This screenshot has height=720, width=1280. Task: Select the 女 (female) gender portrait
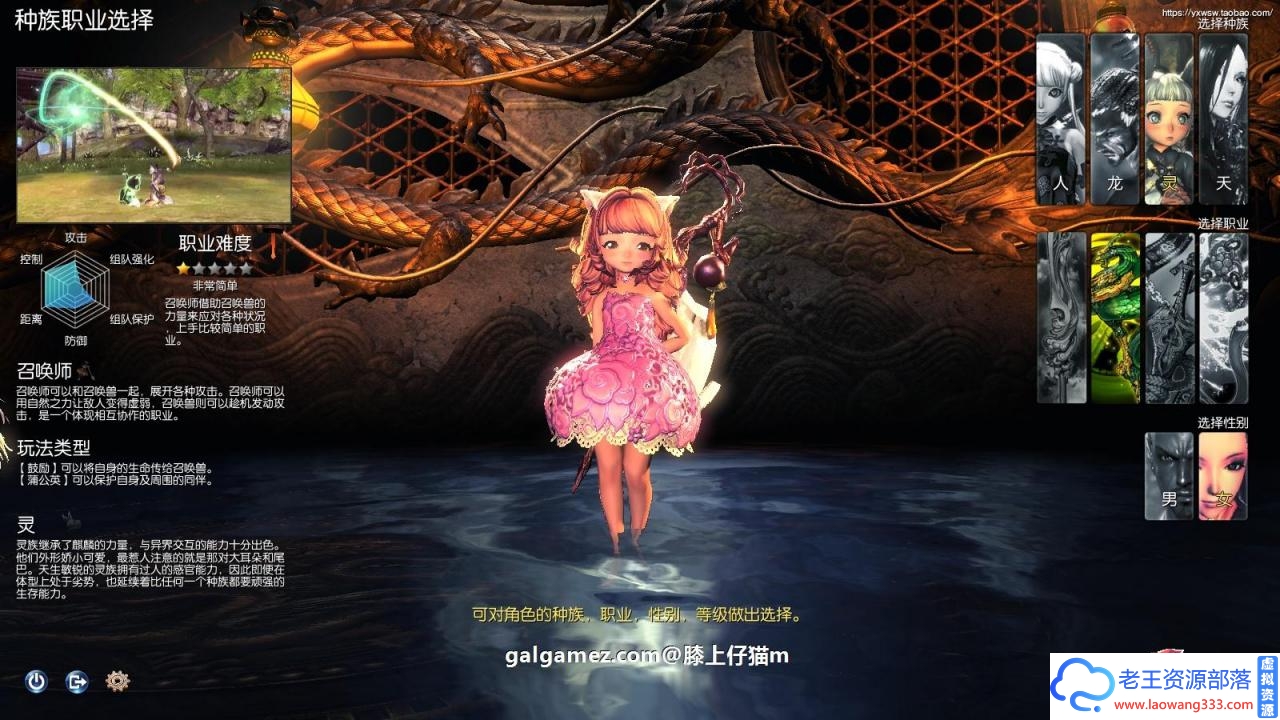(1221, 475)
